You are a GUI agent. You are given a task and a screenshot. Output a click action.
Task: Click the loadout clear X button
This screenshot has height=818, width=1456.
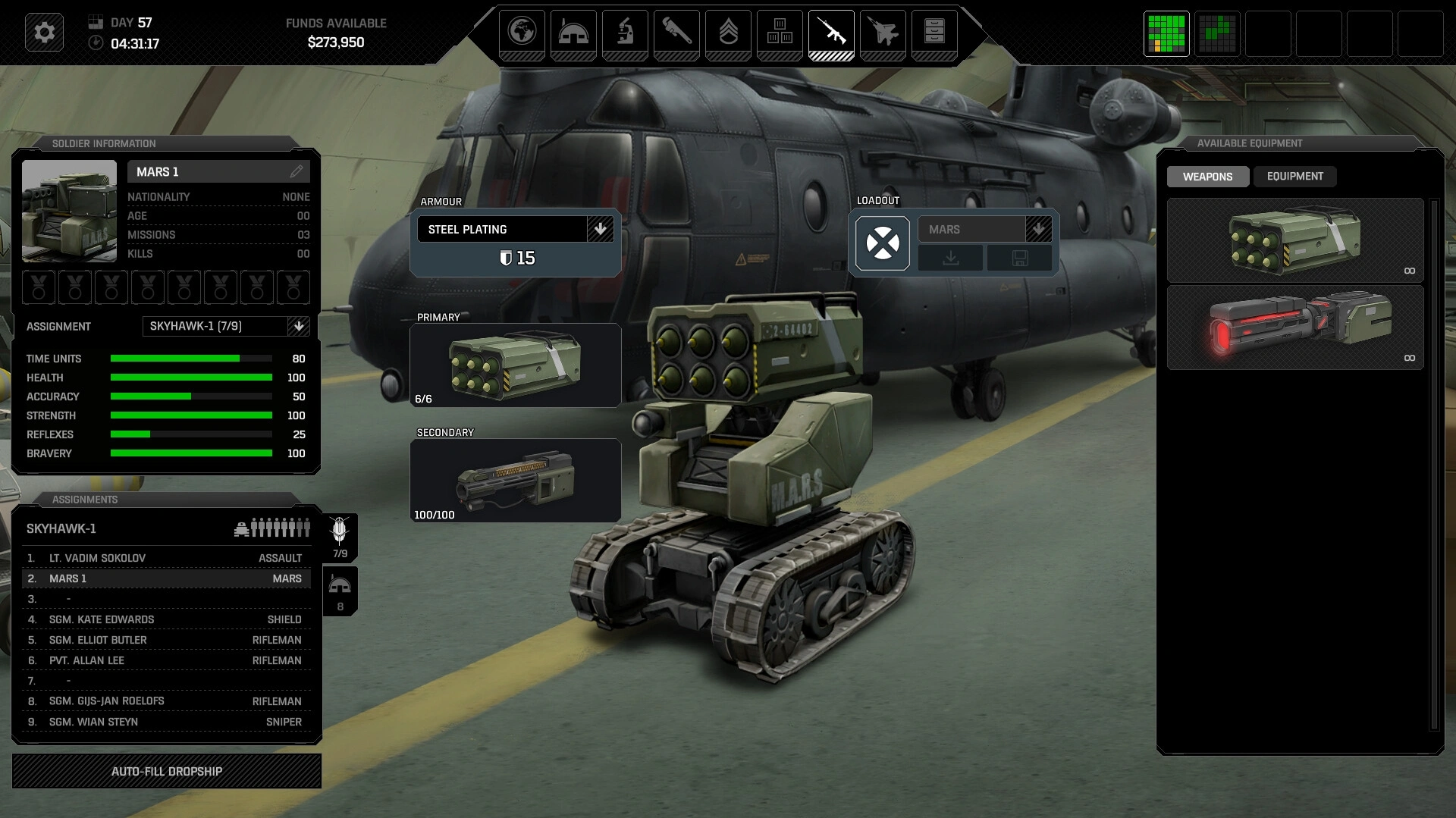tap(883, 243)
